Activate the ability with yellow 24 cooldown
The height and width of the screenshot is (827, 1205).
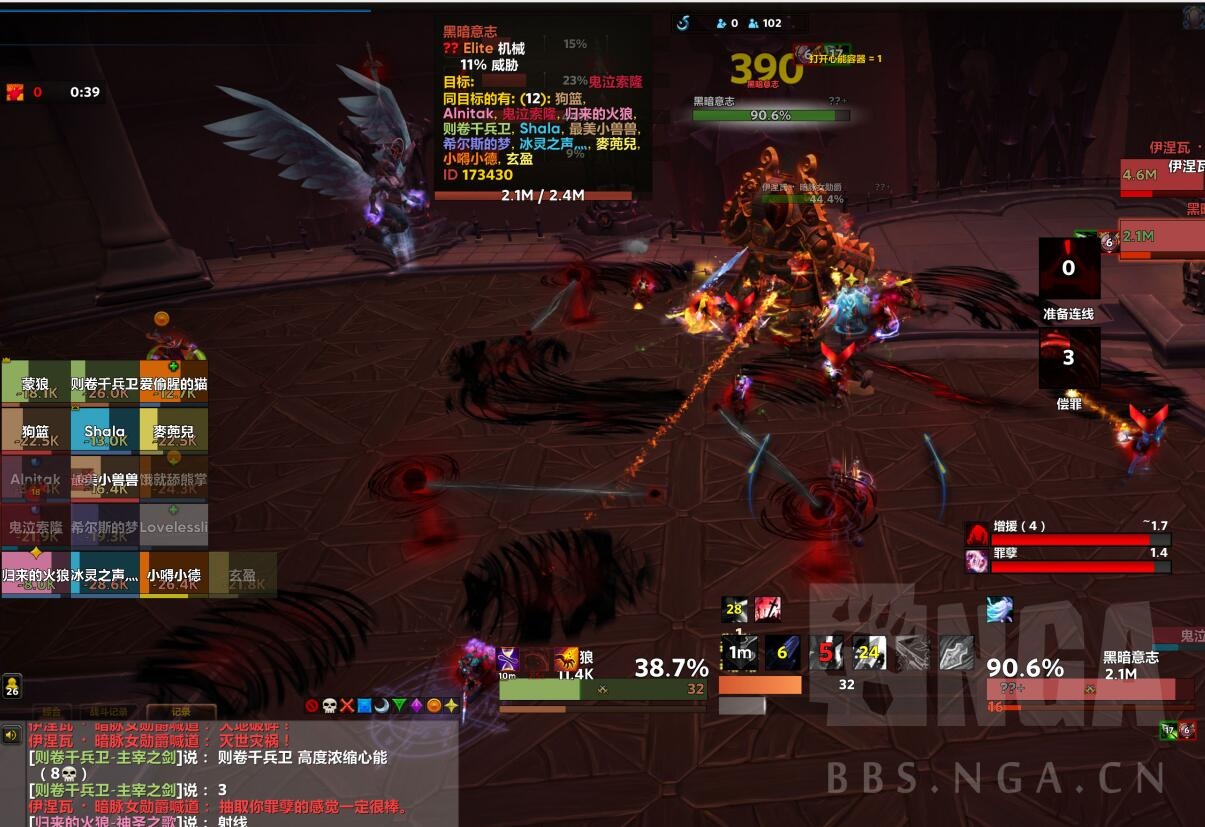coord(868,653)
